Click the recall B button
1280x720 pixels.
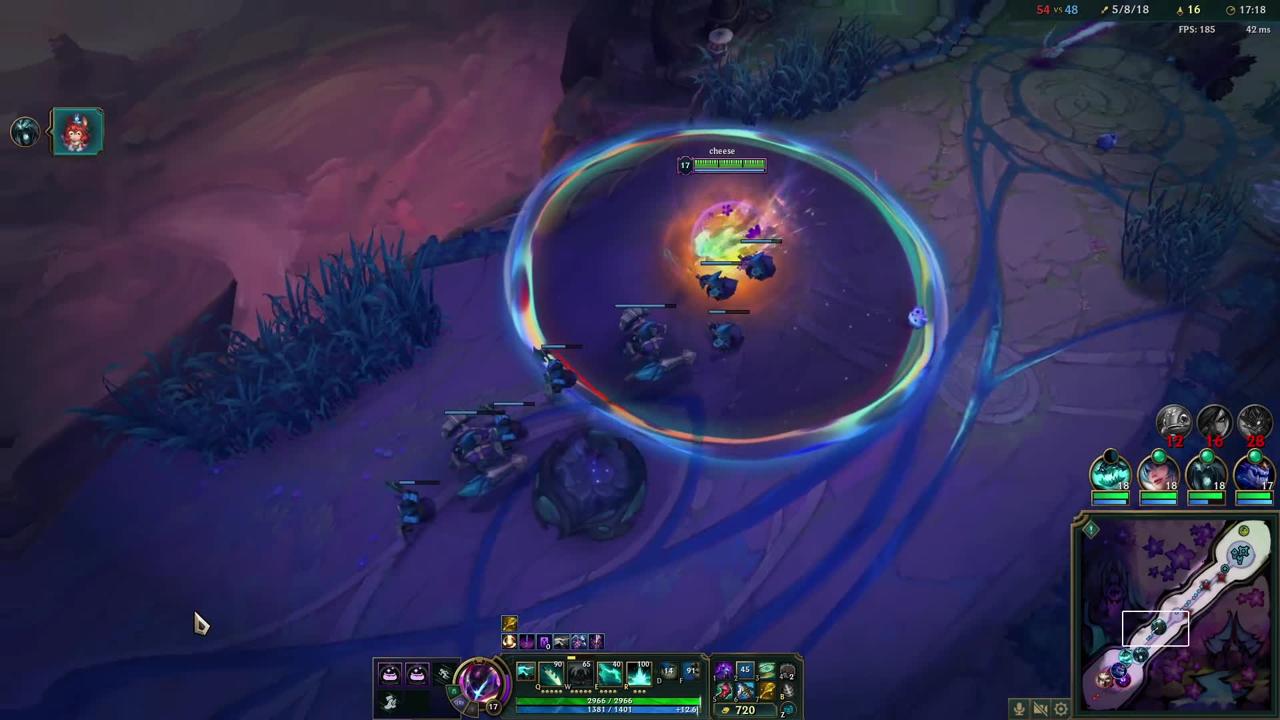(788, 691)
